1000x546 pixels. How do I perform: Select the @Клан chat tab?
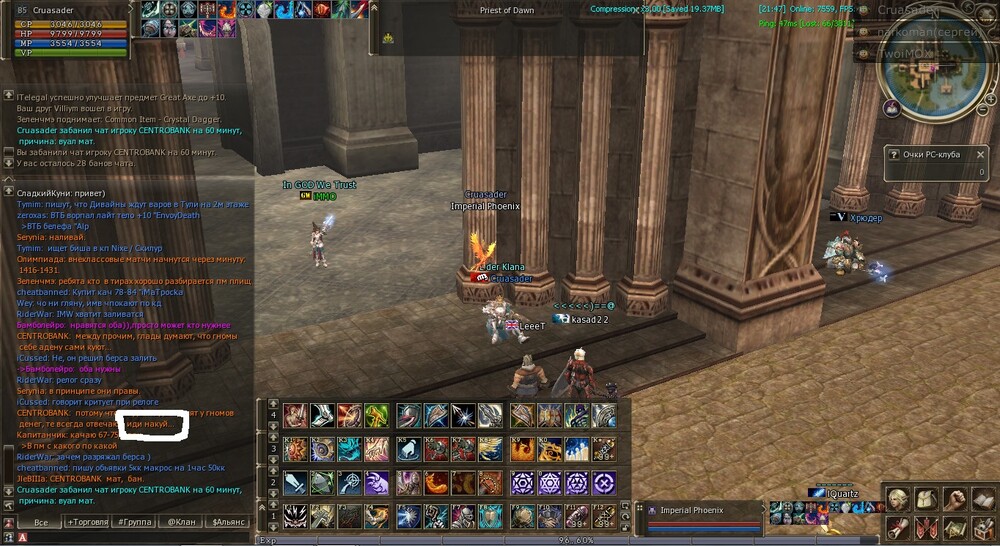[182, 522]
